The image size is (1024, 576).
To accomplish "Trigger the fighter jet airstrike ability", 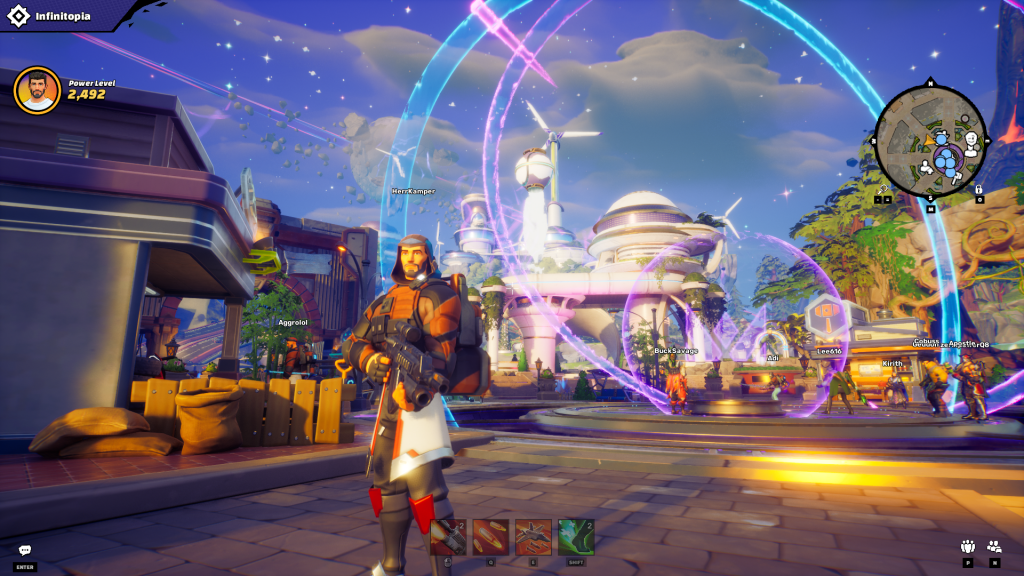I will click(x=533, y=537).
